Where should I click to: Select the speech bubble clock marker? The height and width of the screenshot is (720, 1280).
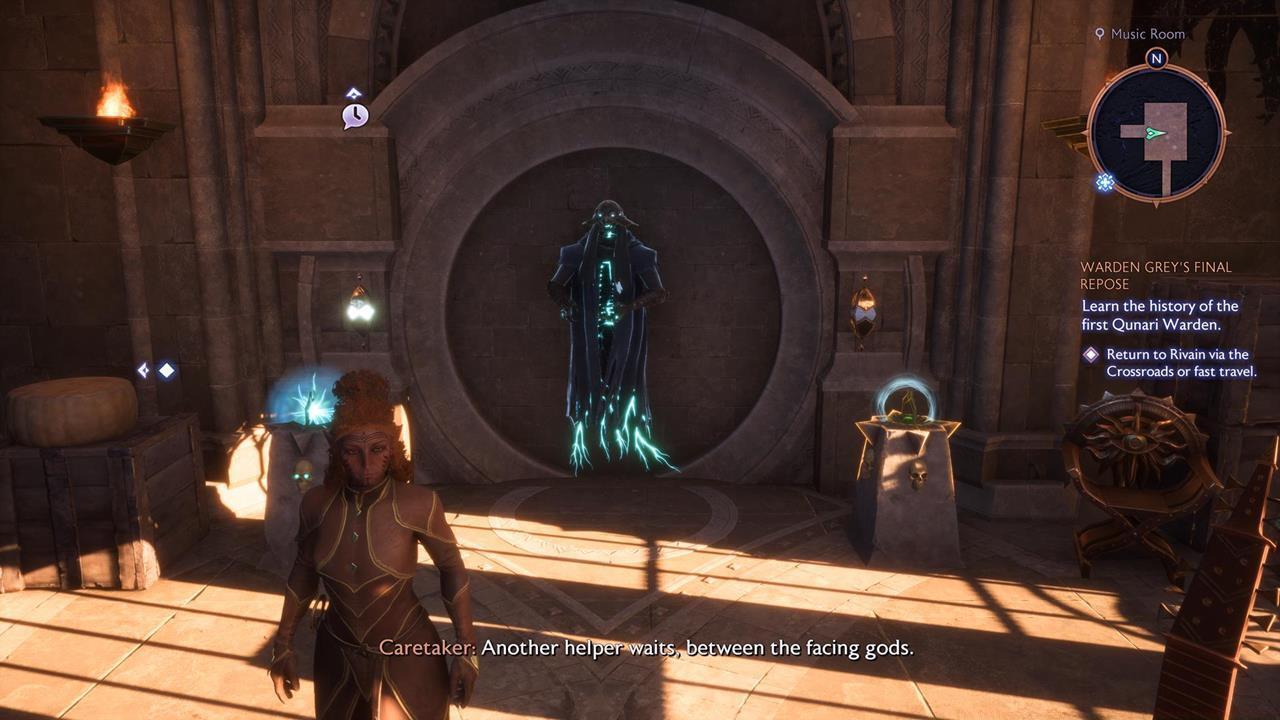point(355,116)
